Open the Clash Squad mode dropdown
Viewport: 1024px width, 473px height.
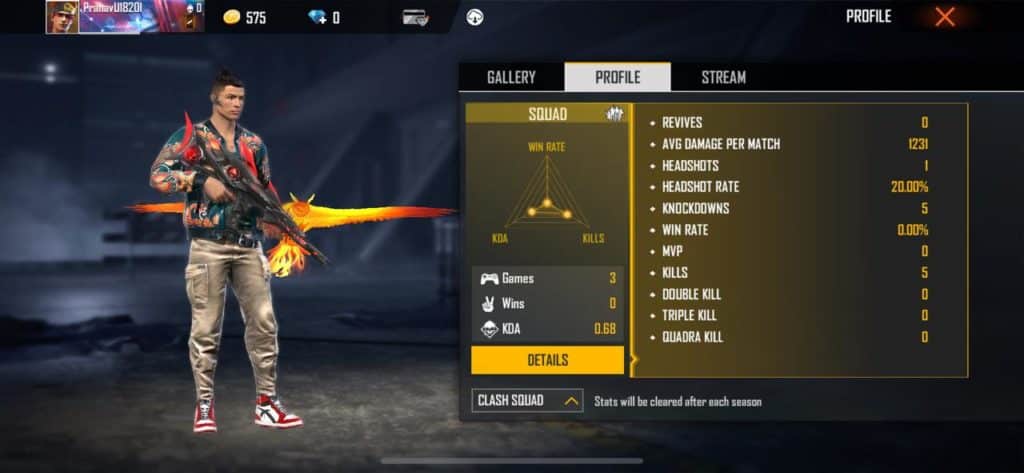pos(527,401)
